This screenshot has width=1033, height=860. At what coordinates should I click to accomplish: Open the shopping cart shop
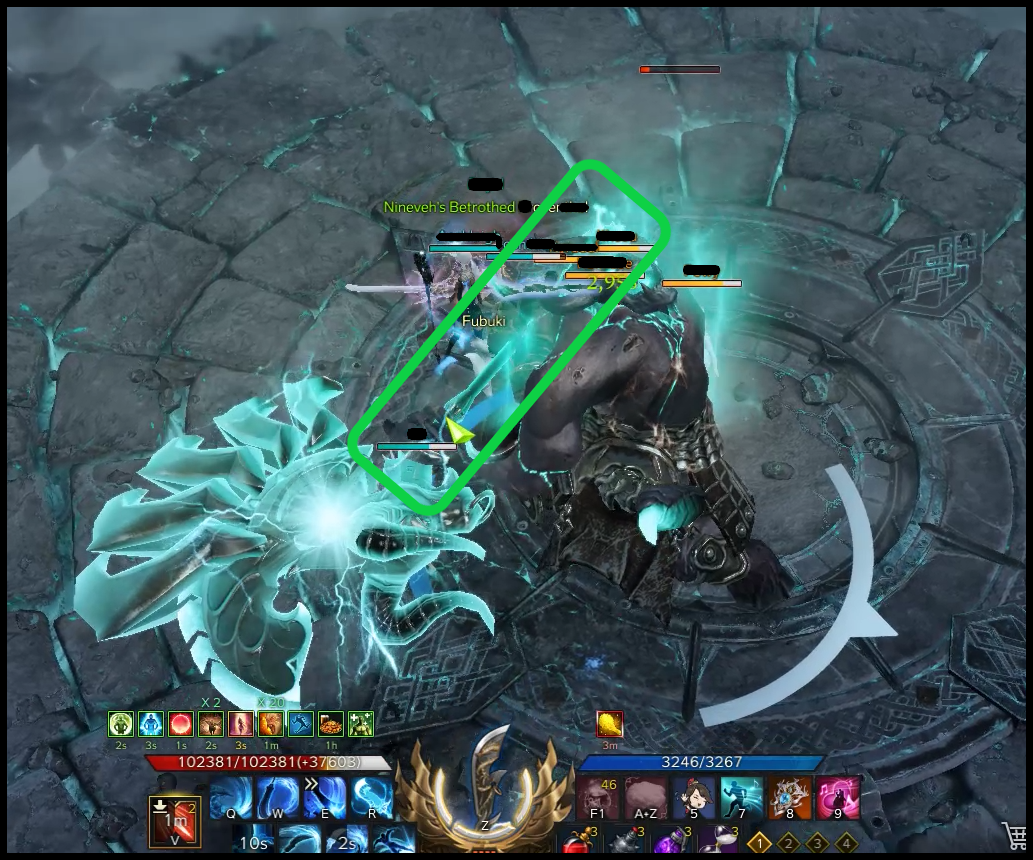(x=1014, y=836)
